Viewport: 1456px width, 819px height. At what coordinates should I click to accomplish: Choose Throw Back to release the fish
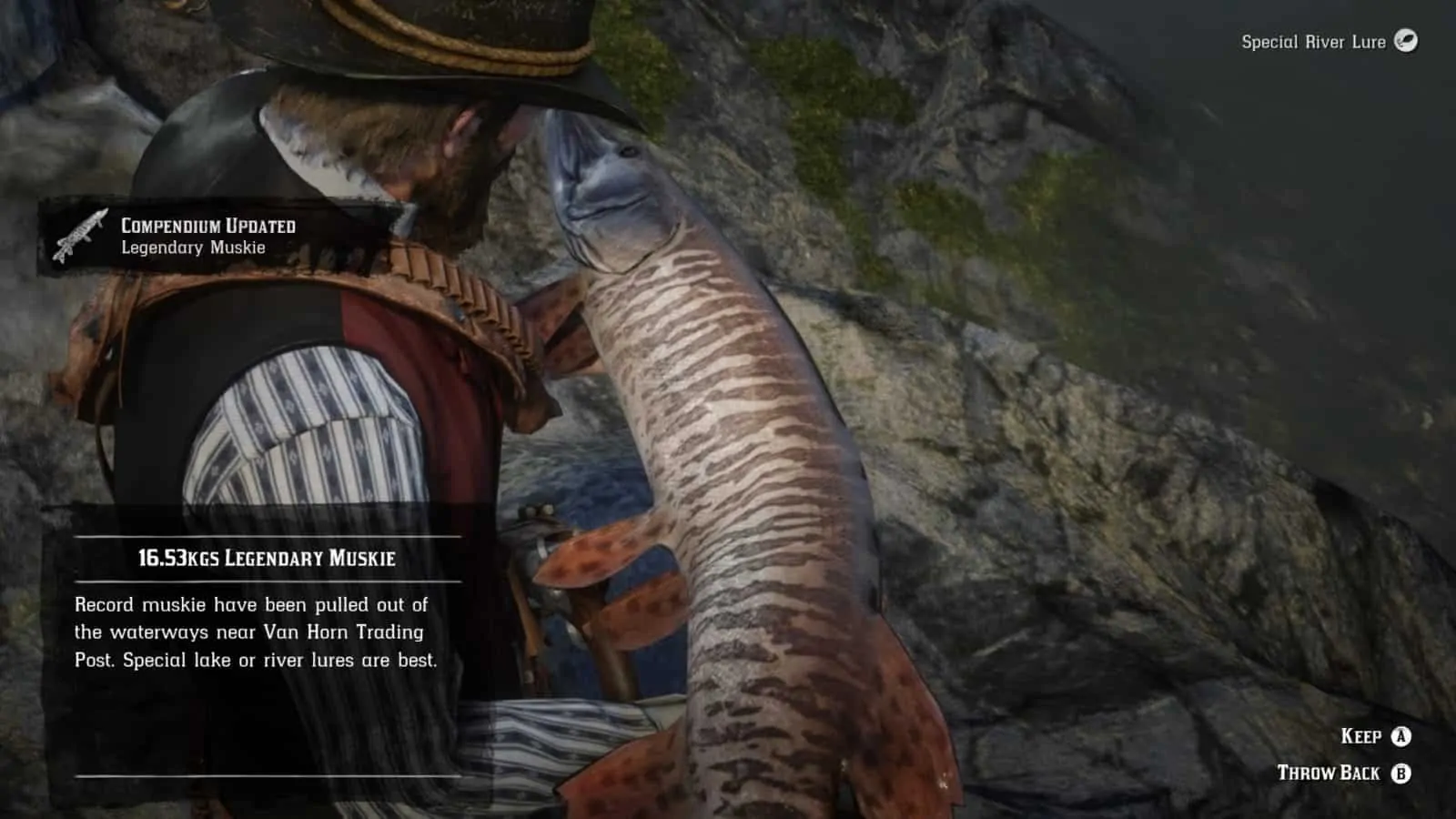click(x=1329, y=772)
